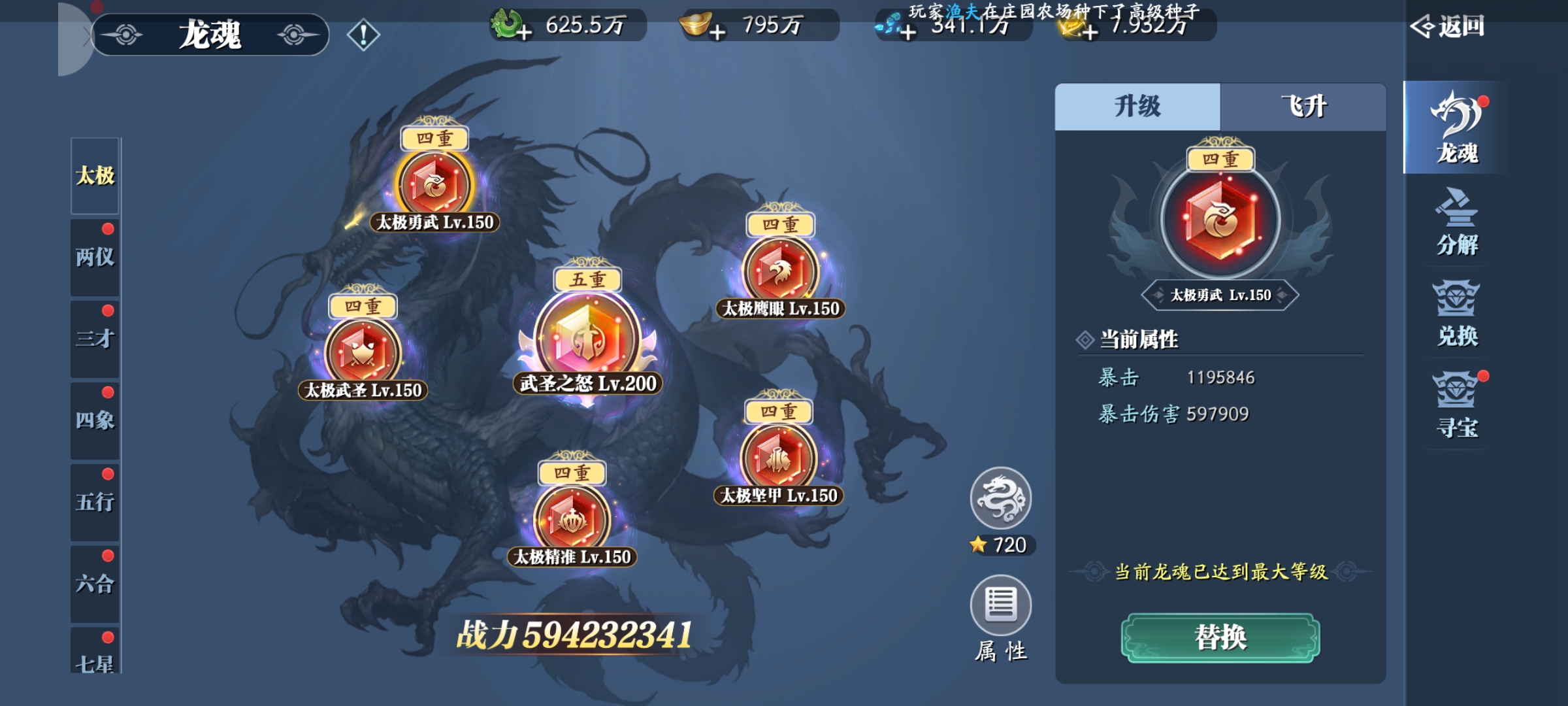Select the 升级 tab
The image size is (1568, 706).
(1137, 107)
